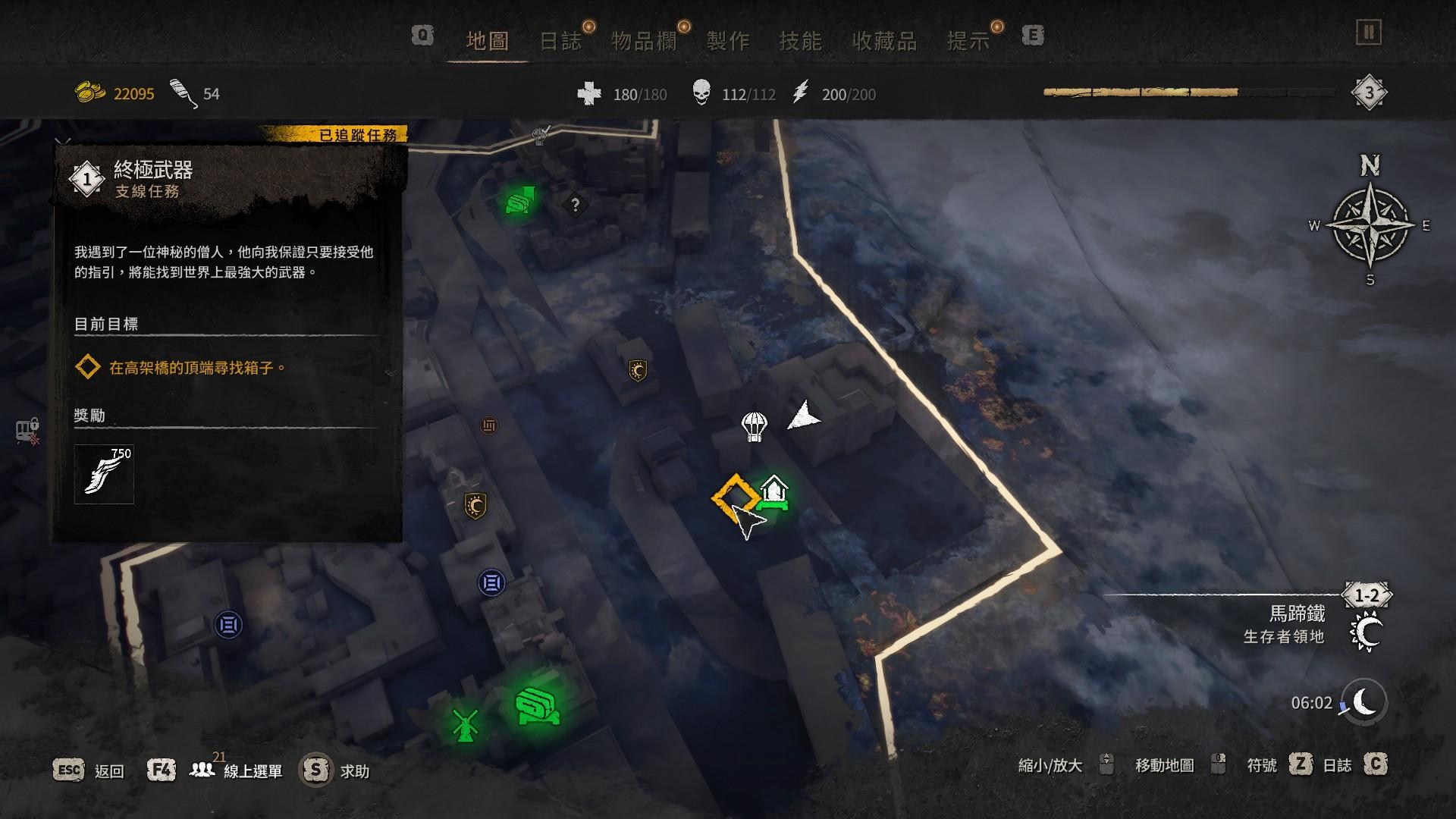Click the skull immunity icon in the stats bar
Image resolution: width=1456 pixels, height=819 pixels.
tap(703, 92)
